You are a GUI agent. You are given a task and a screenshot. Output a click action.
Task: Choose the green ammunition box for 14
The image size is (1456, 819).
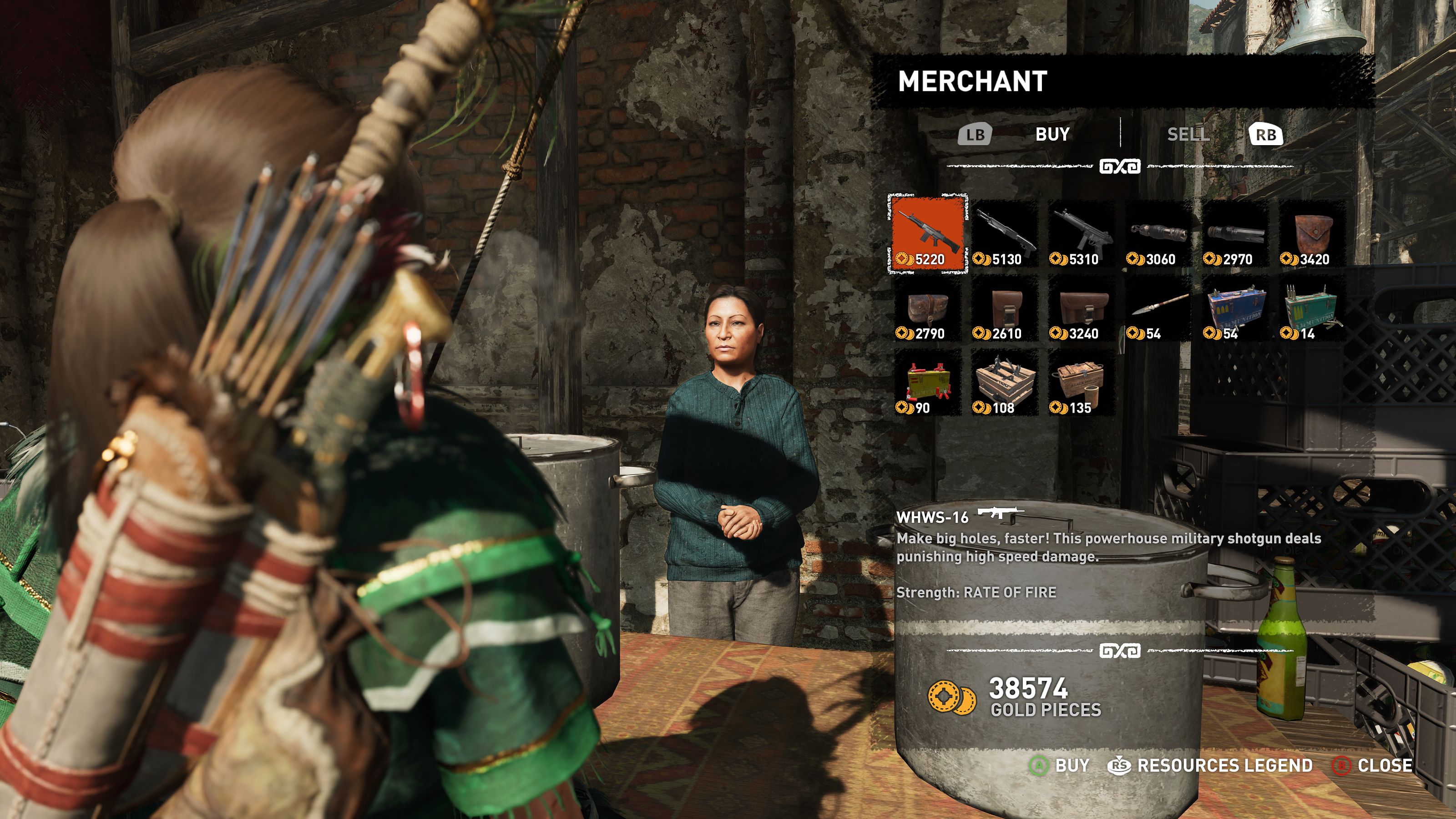click(x=1312, y=308)
